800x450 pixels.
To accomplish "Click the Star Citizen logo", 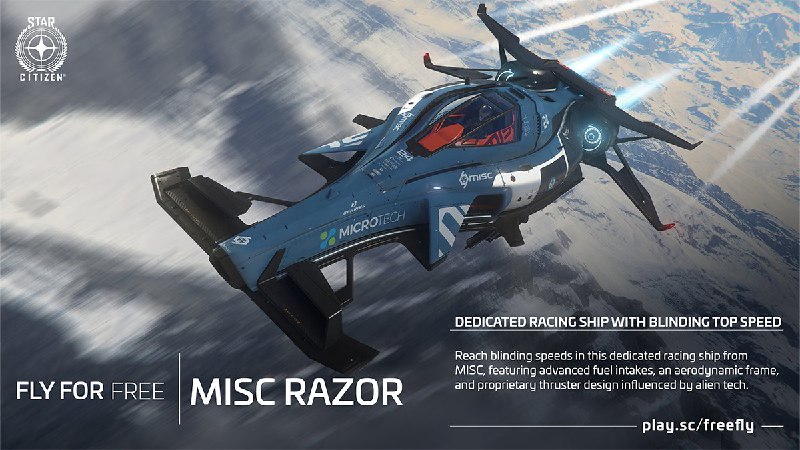I will tap(42, 49).
